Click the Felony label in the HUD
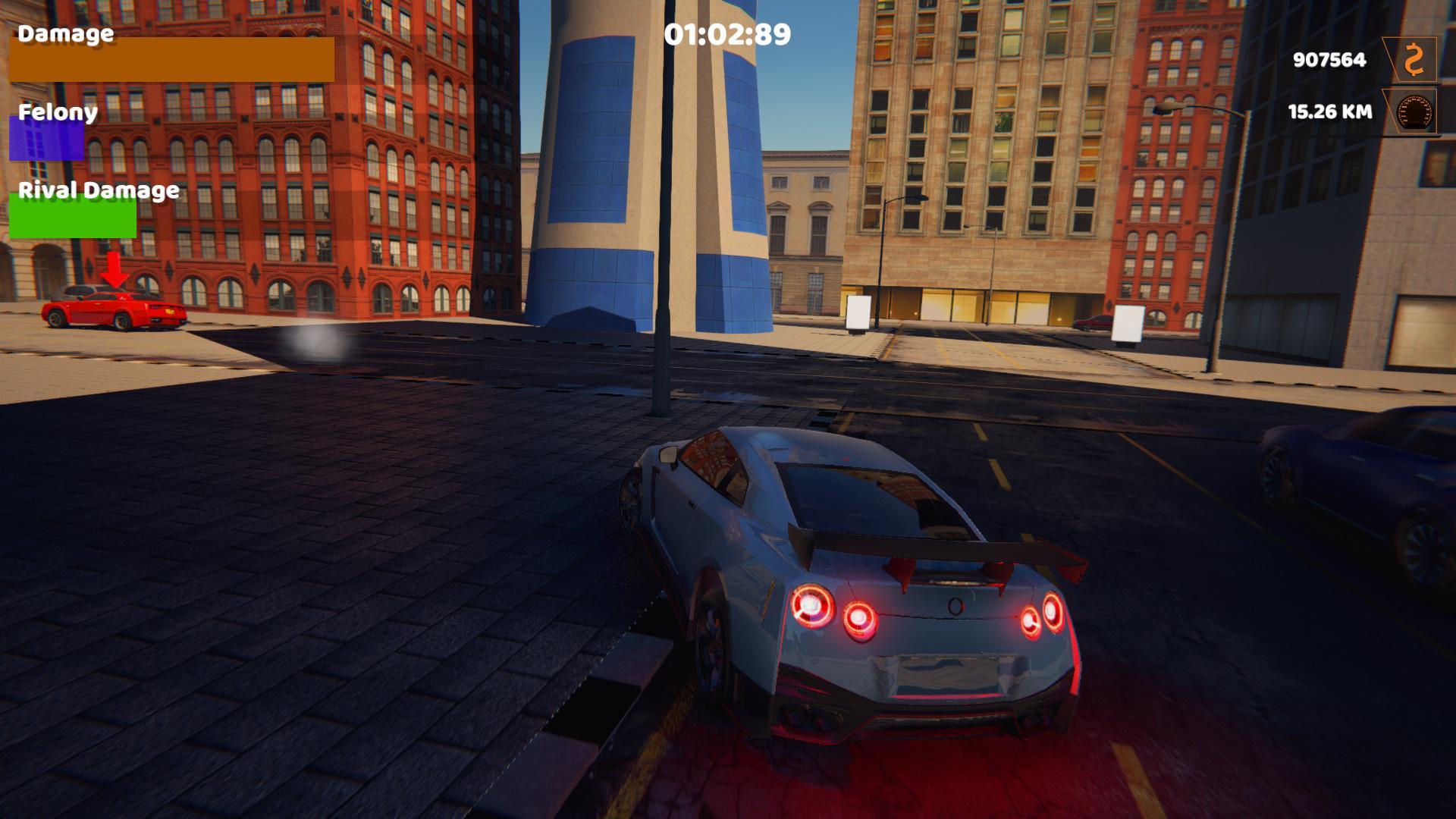Image resolution: width=1456 pixels, height=819 pixels. (57, 112)
